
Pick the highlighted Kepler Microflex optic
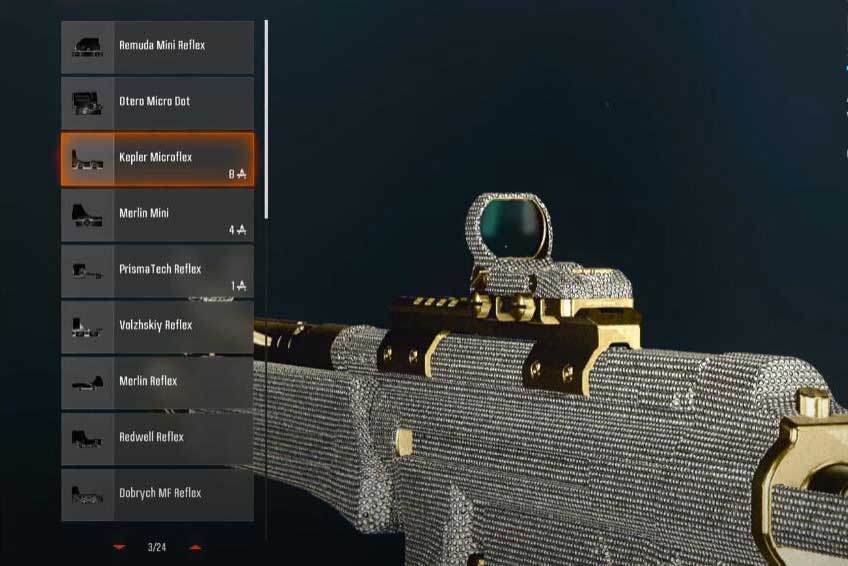click(157, 159)
